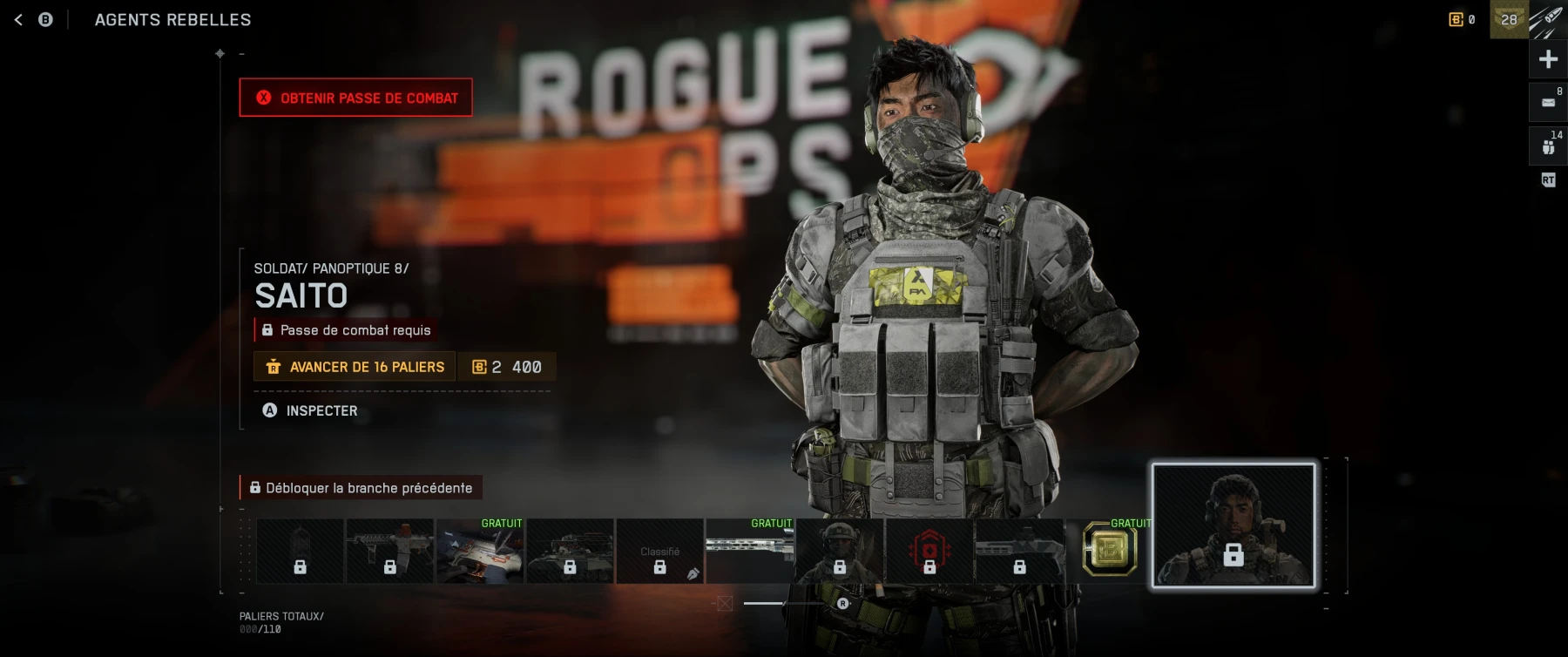This screenshot has height=657, width=1568.
Task: Select the locked red emblem reward tile
Action: (929, 551)
